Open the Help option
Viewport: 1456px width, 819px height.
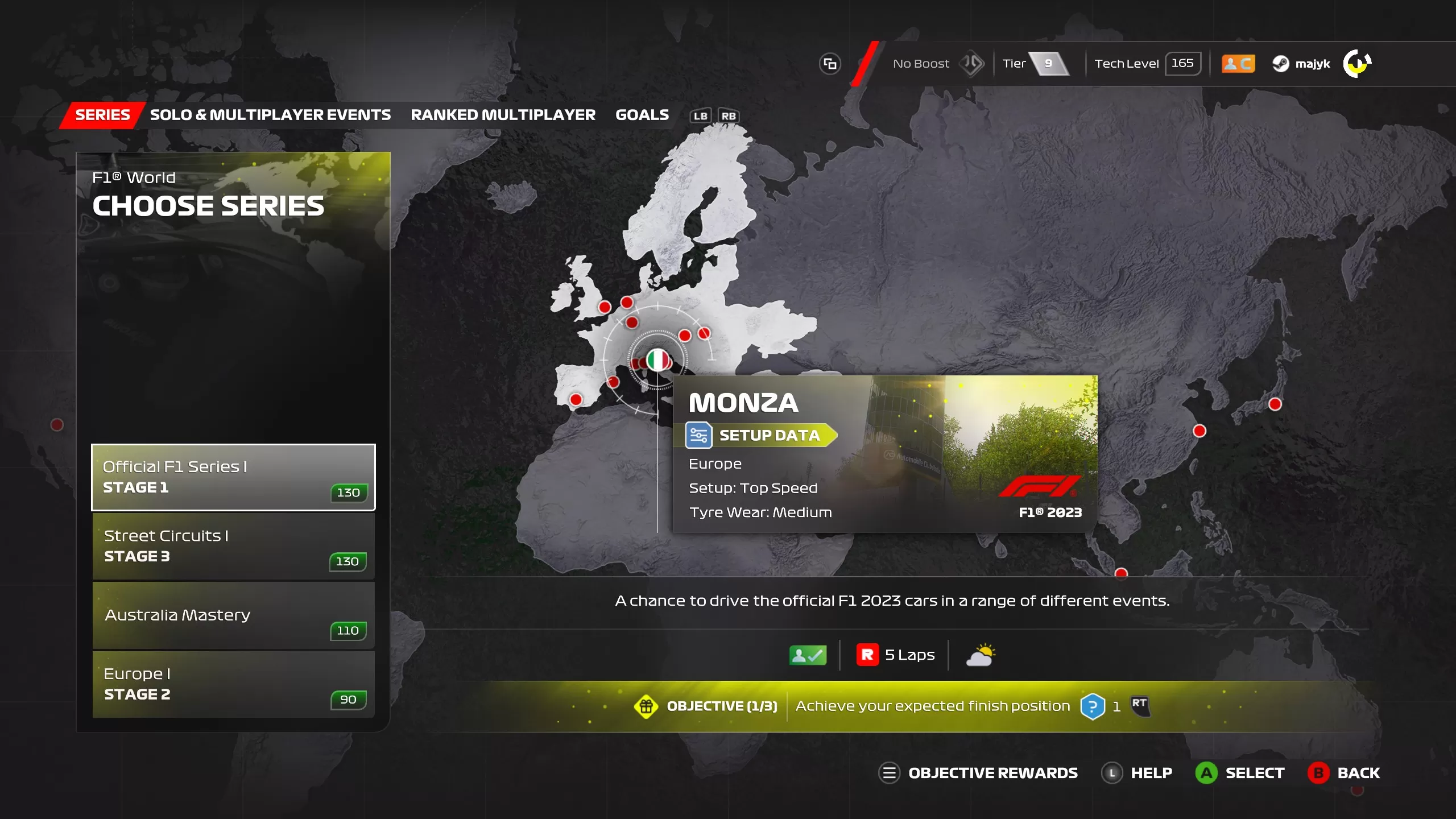tap(1137, 773)
